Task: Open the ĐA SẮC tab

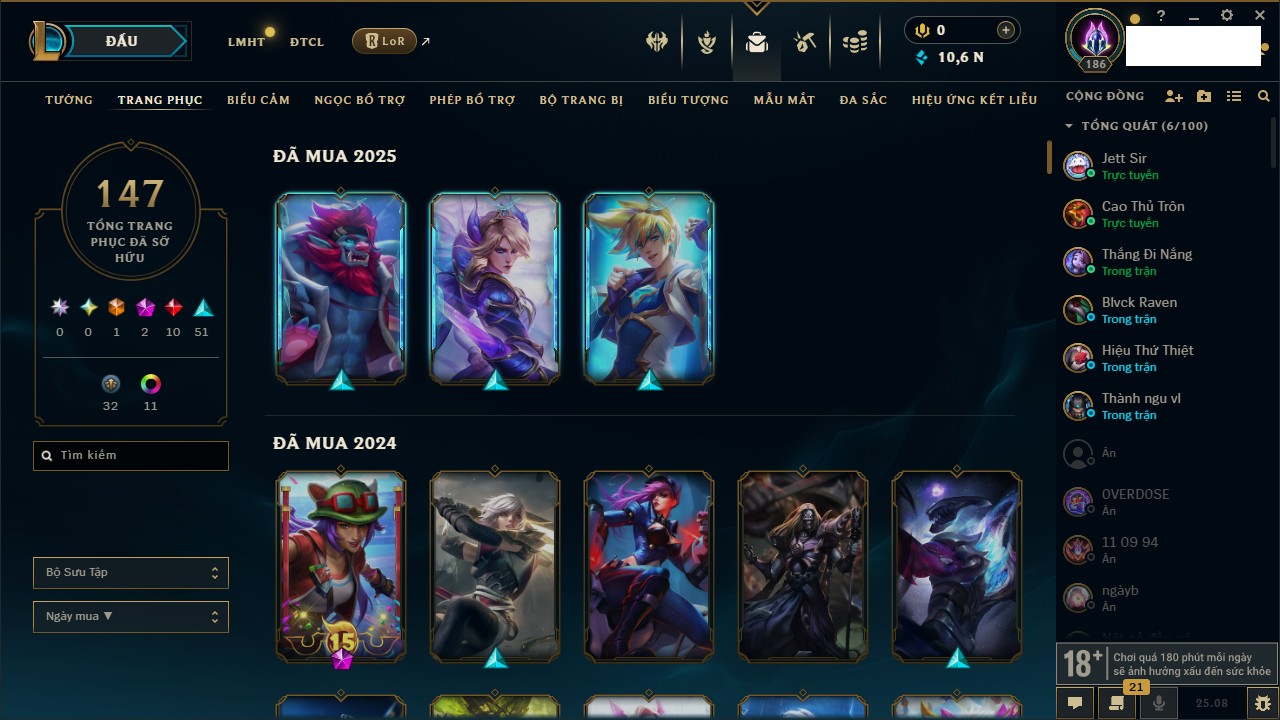Action: click(863, 100)
